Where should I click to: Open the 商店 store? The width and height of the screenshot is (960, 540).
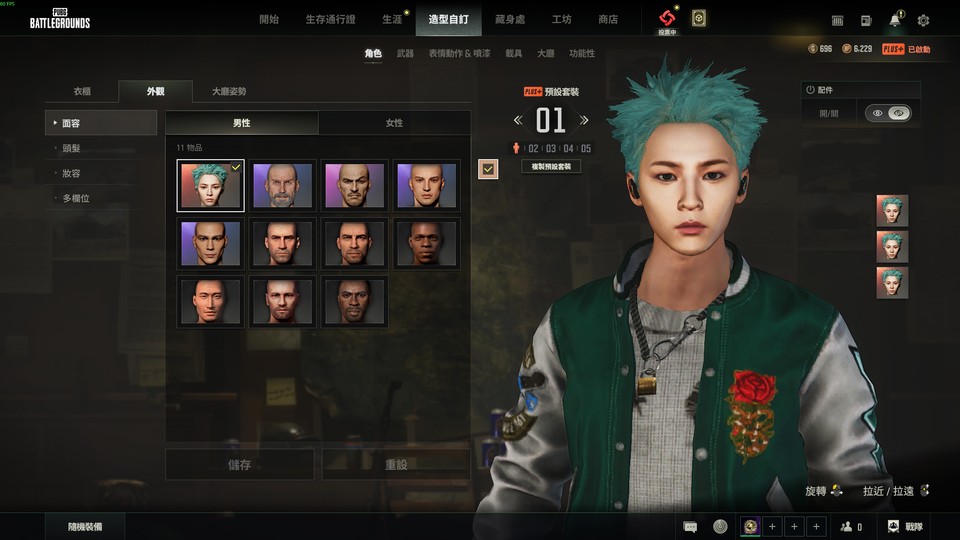(x=608, y=19)
